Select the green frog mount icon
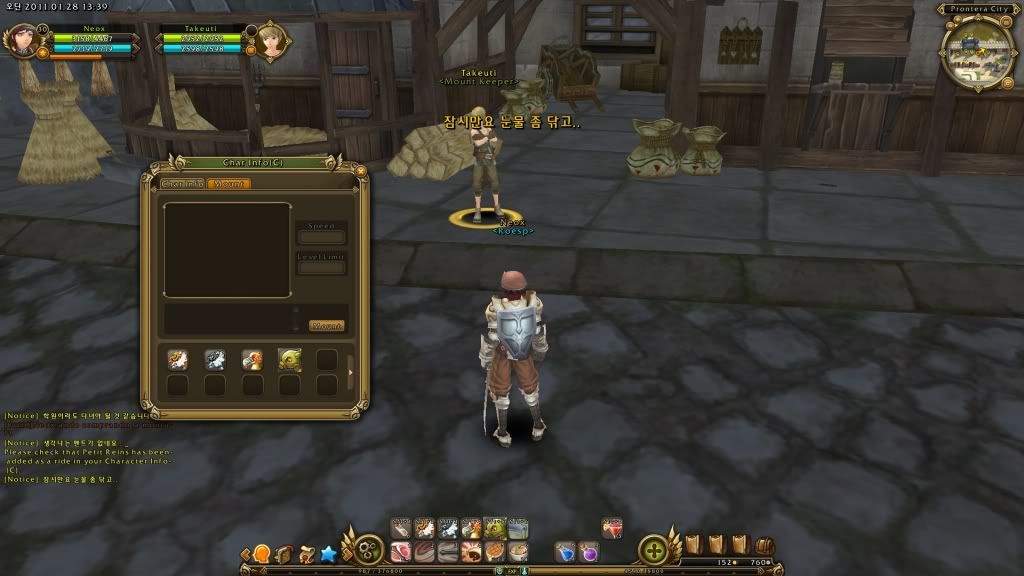 click(x=289, y=359)
